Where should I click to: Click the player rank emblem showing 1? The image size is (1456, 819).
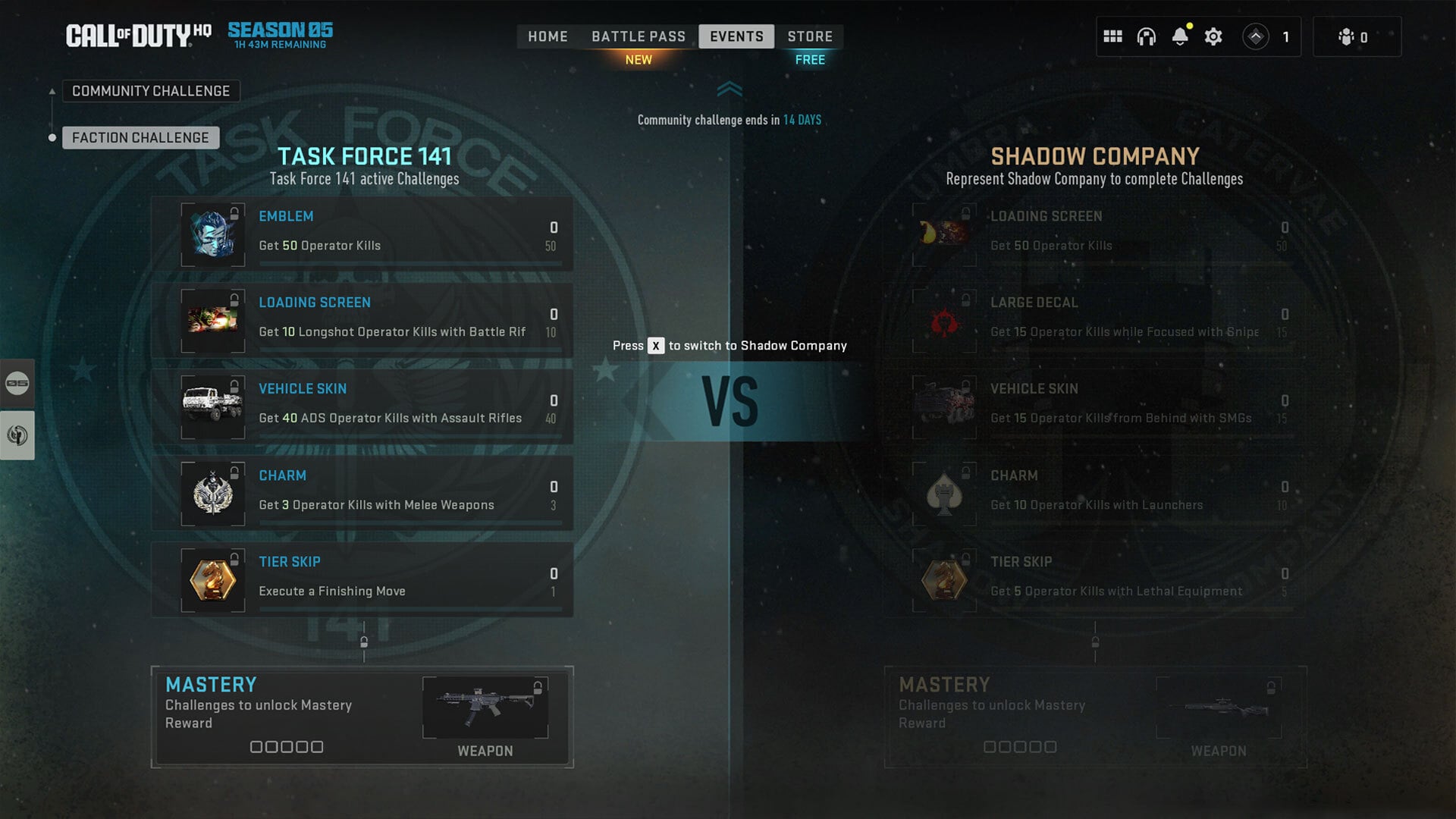1257,35
